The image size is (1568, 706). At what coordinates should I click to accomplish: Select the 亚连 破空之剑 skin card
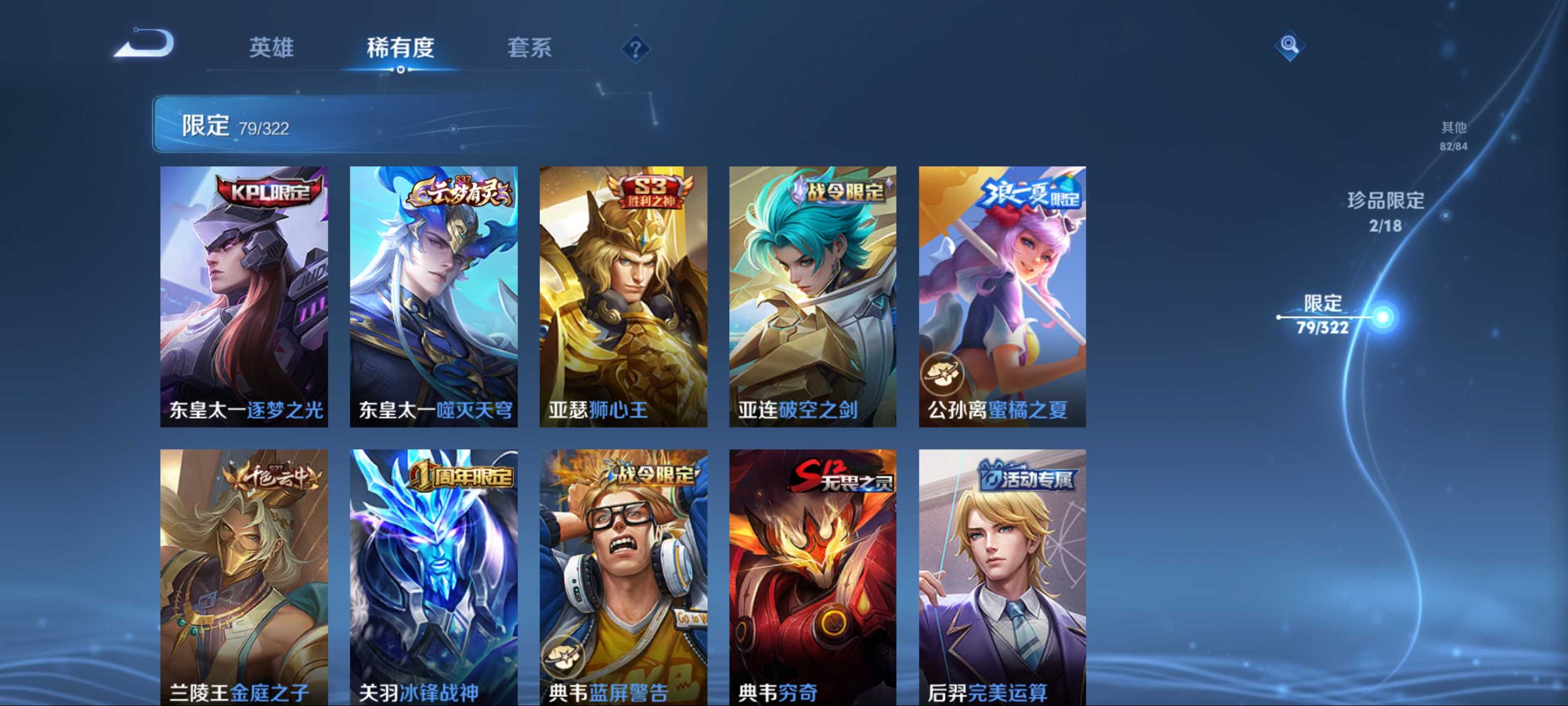tap(812, 296)
